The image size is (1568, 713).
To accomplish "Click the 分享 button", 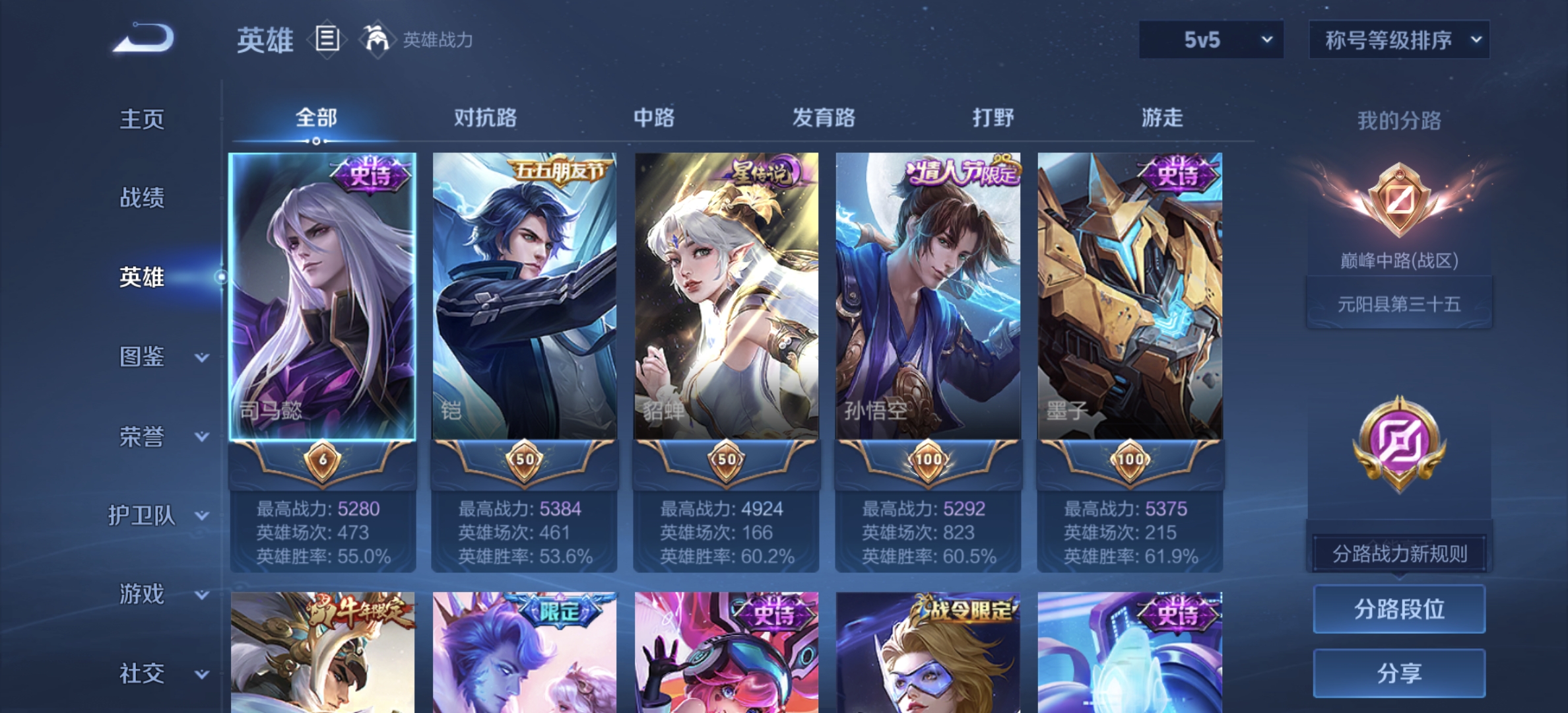I will tap(1398, 674).
